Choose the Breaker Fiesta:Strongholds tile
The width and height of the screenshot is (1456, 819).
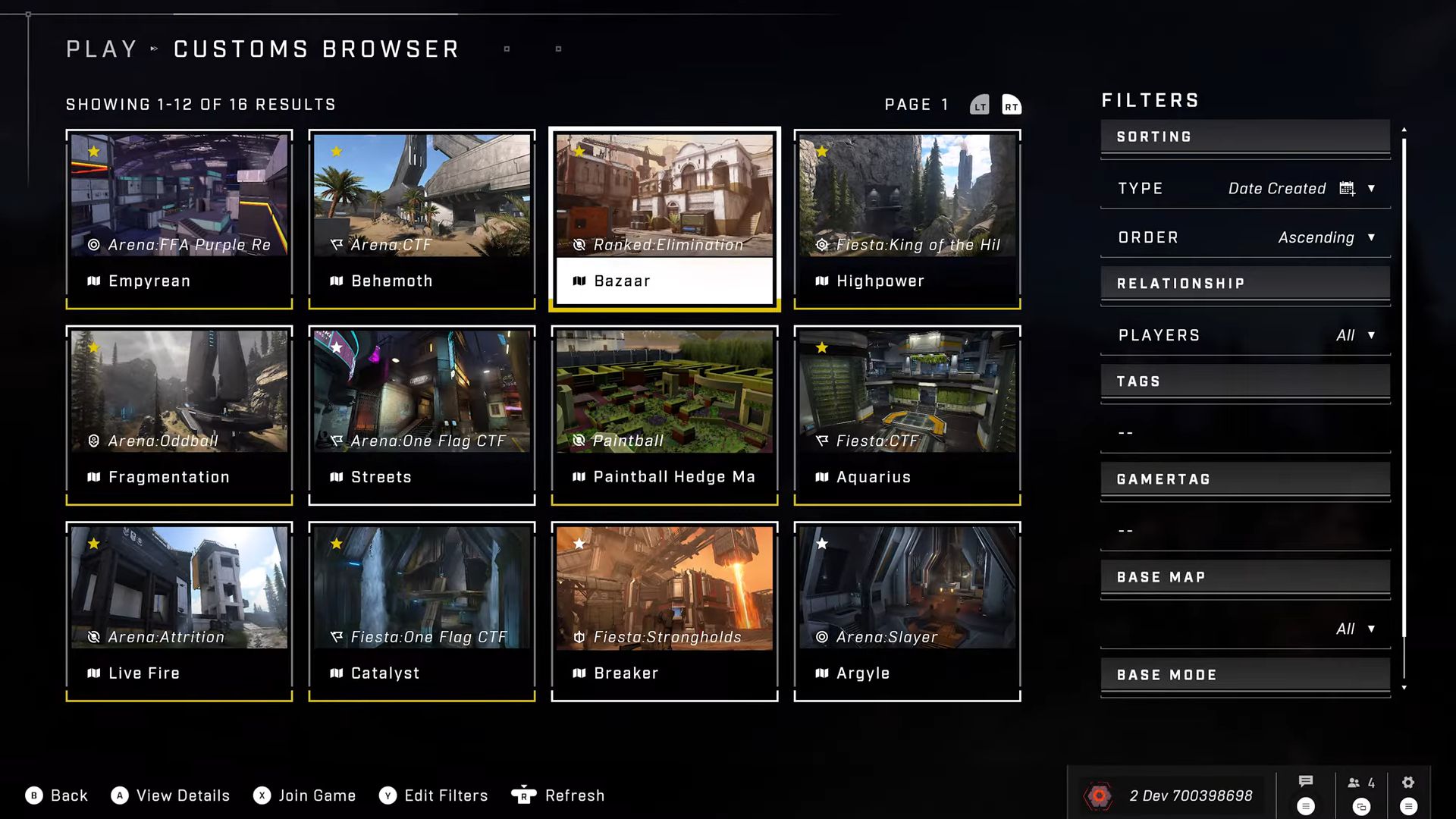pos(664,611)
